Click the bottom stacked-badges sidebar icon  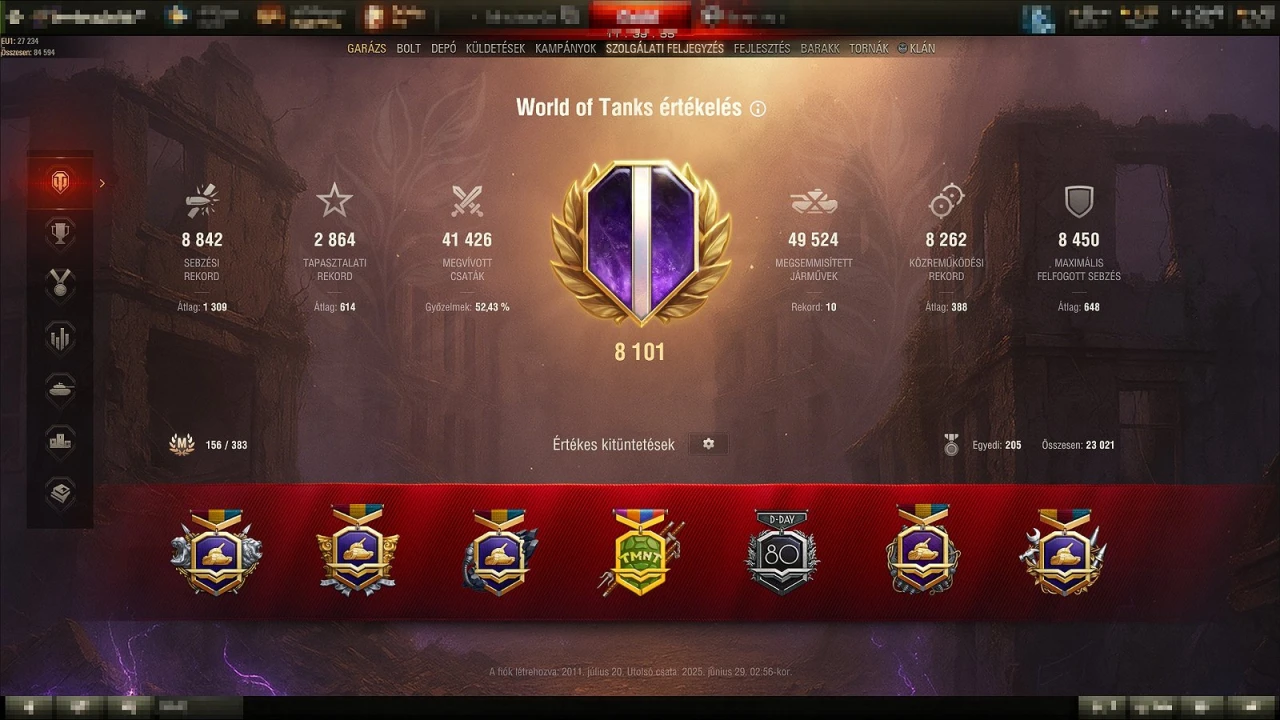(x=60, y=491)
